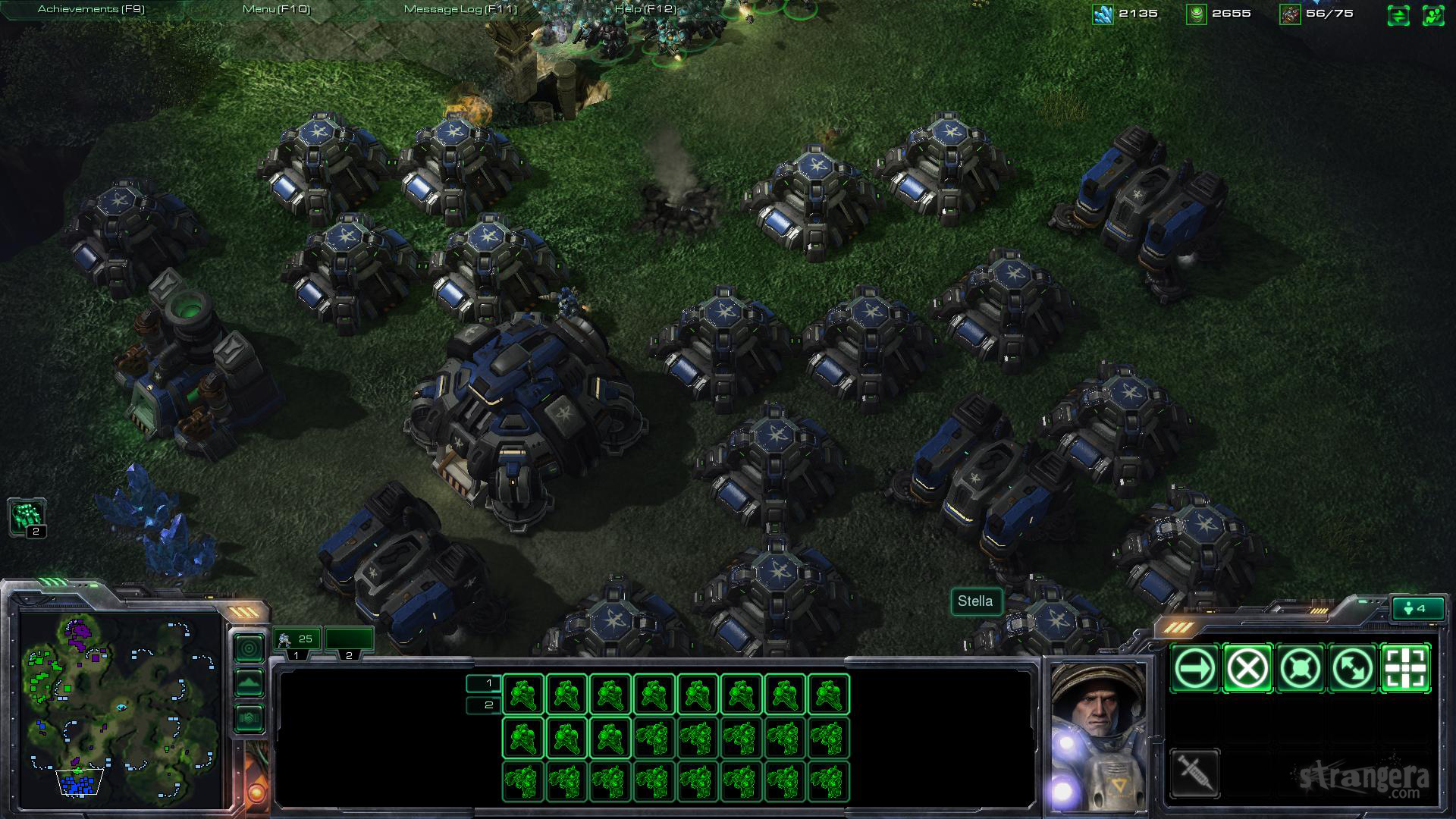Select control group 1 with 25 units
This screenshot has width=1456, height=819.
[297, 641]
